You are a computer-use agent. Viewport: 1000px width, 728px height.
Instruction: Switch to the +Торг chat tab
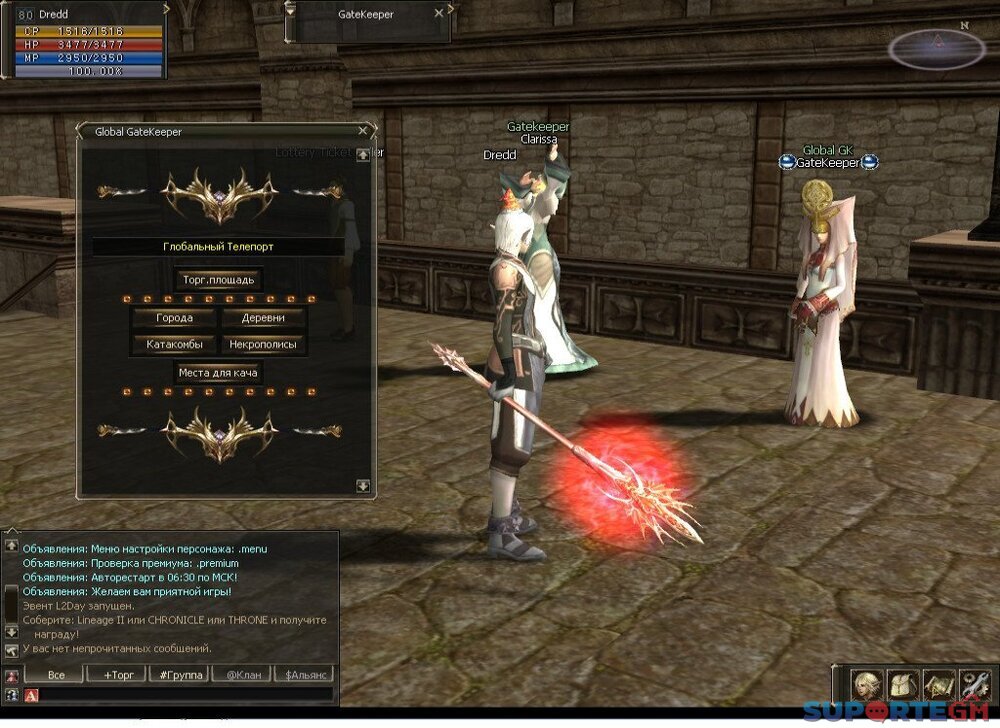click(x=118, y=675)
